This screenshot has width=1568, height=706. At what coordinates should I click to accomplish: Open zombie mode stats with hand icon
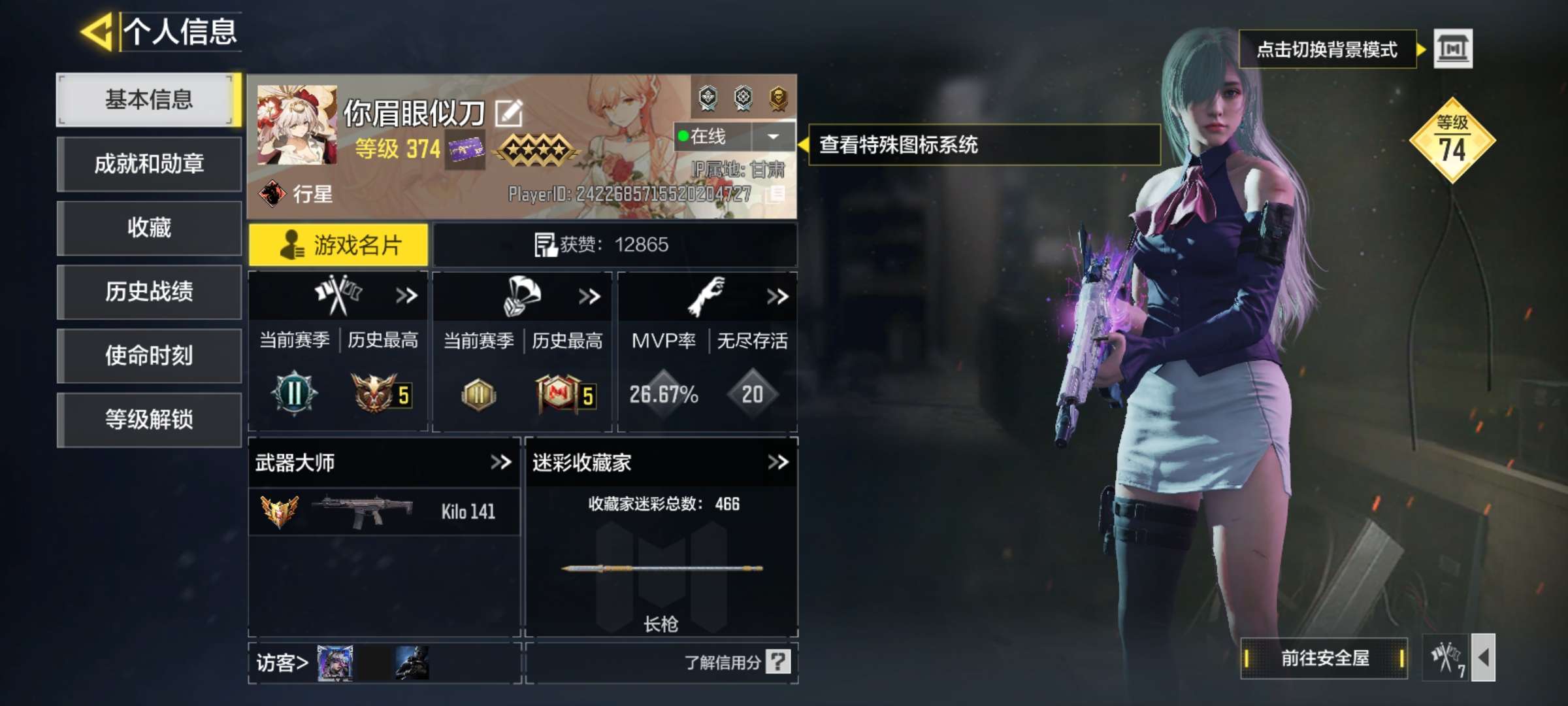[x=707, y=296]
